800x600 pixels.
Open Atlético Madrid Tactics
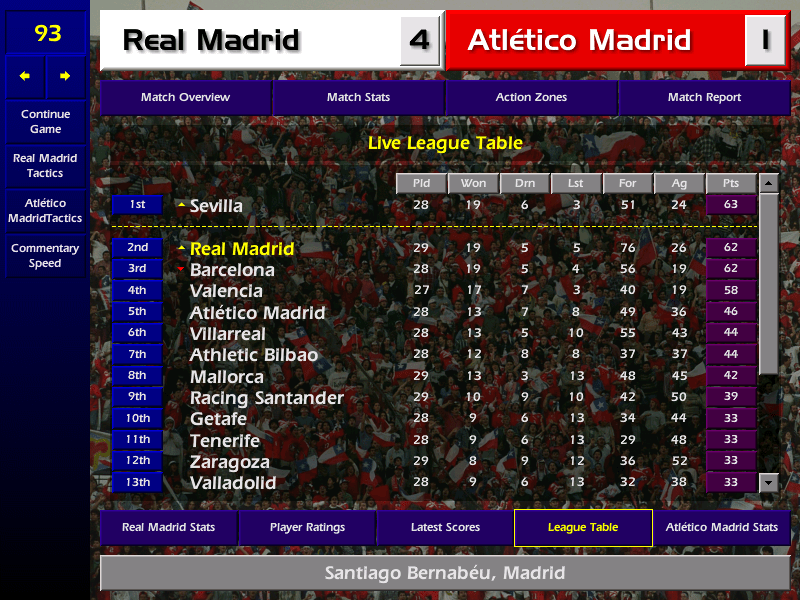[x=45, y=211]
